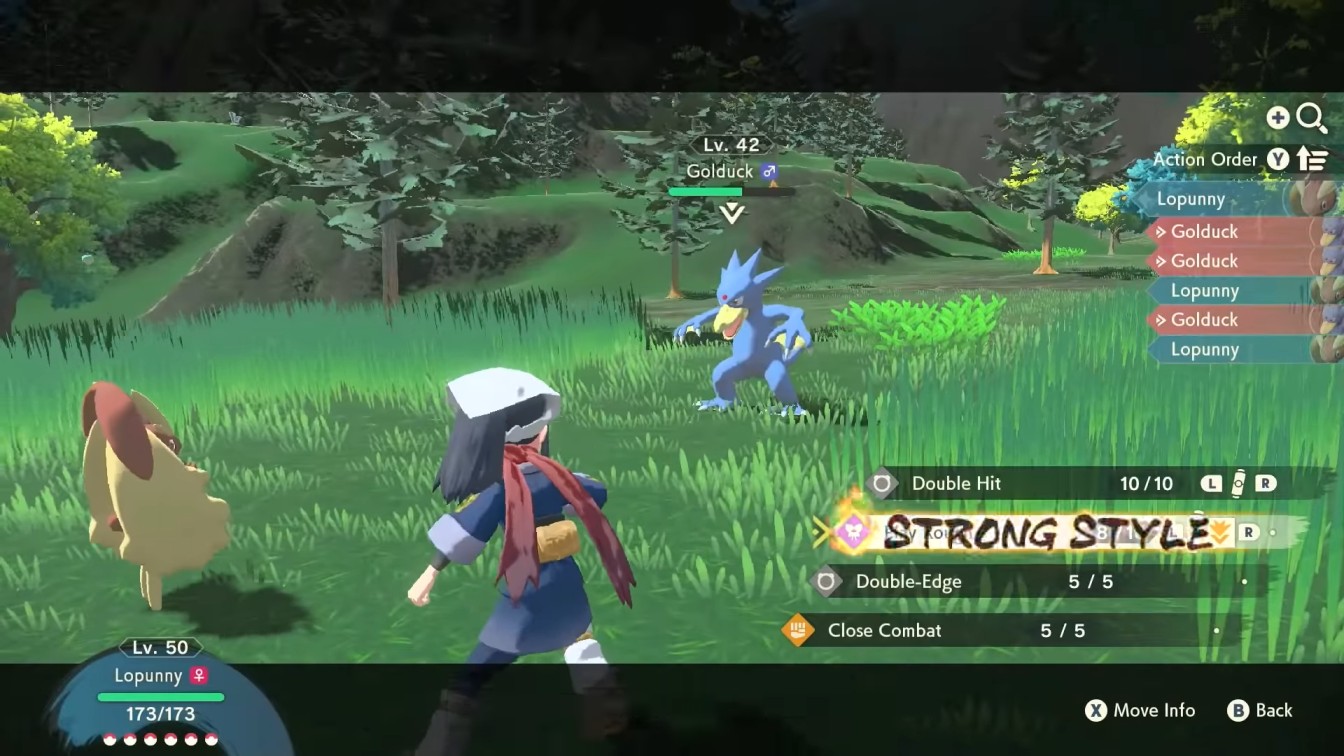
Task: Select Lopunny at the top of Action Order
Action: point(1205,198)
